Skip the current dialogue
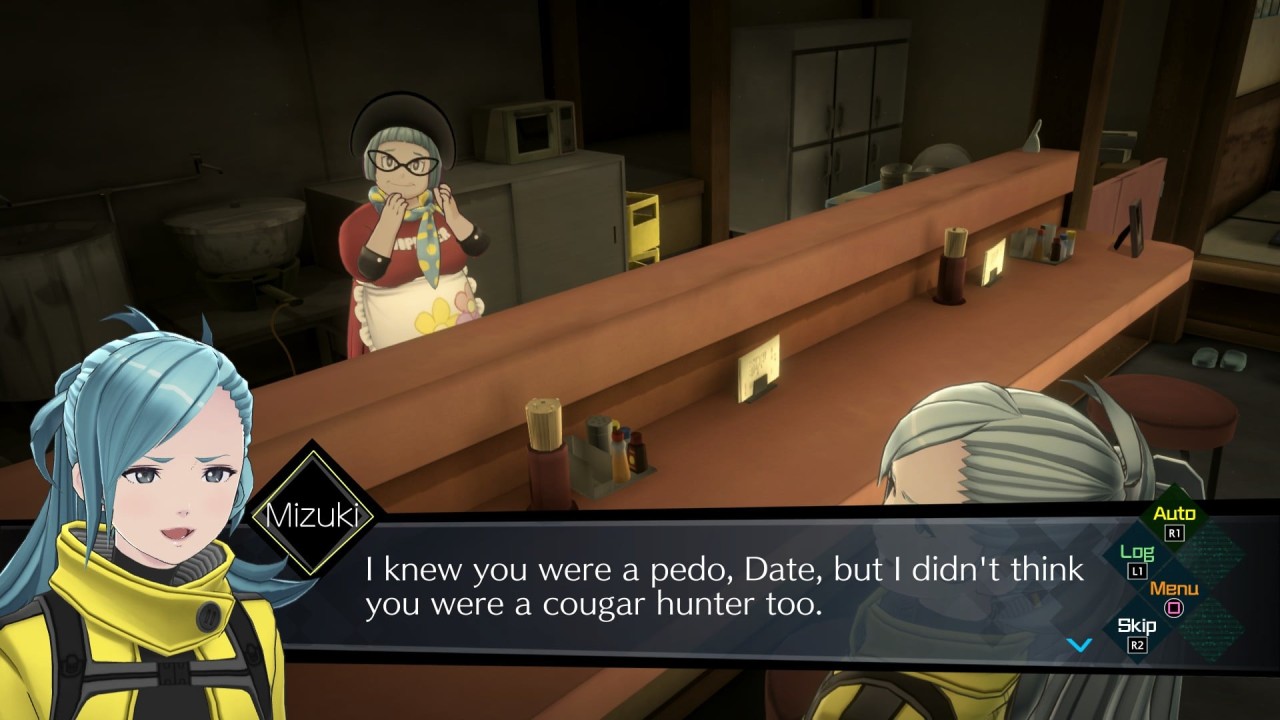The image size is (1280, 720). coord(1137,633)
